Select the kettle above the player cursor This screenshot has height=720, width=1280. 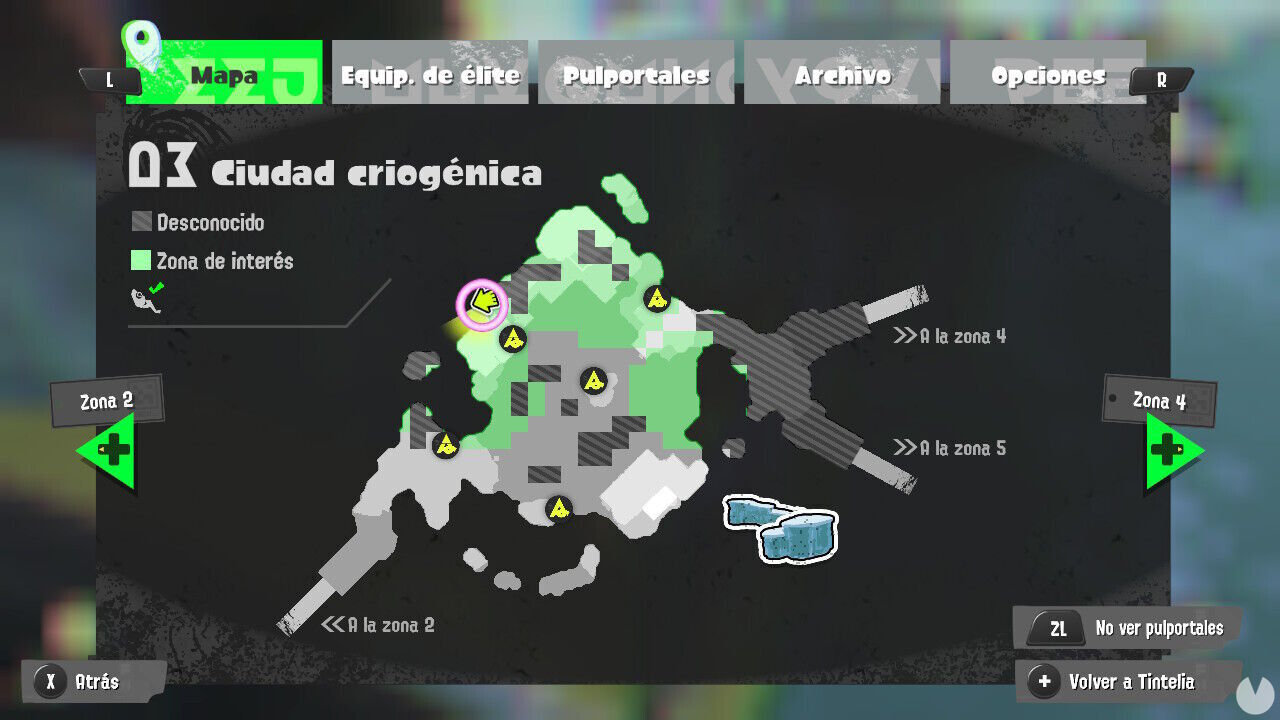[515, 340]
